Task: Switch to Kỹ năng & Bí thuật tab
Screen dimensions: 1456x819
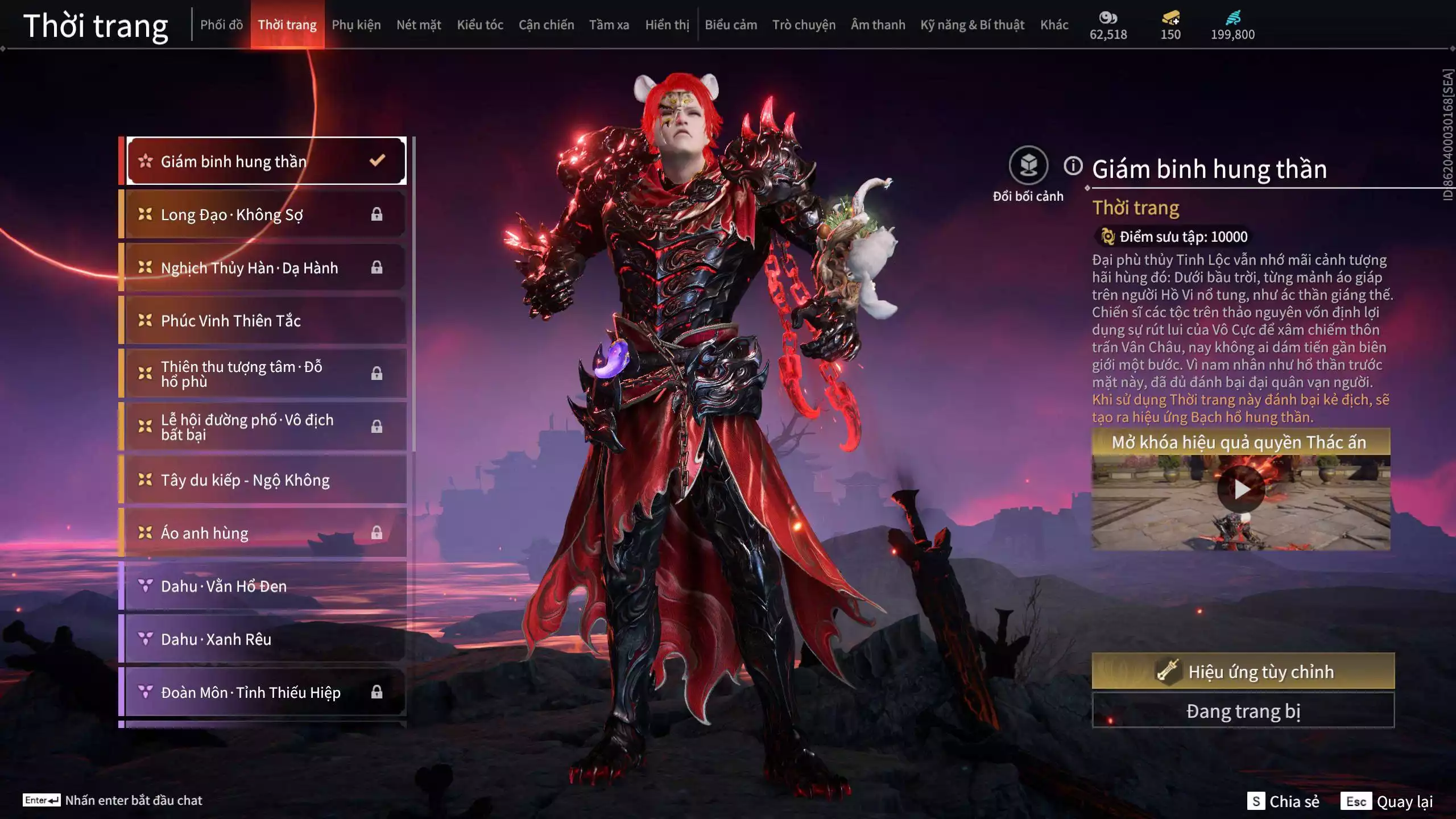Action: (x=972, y=25)
